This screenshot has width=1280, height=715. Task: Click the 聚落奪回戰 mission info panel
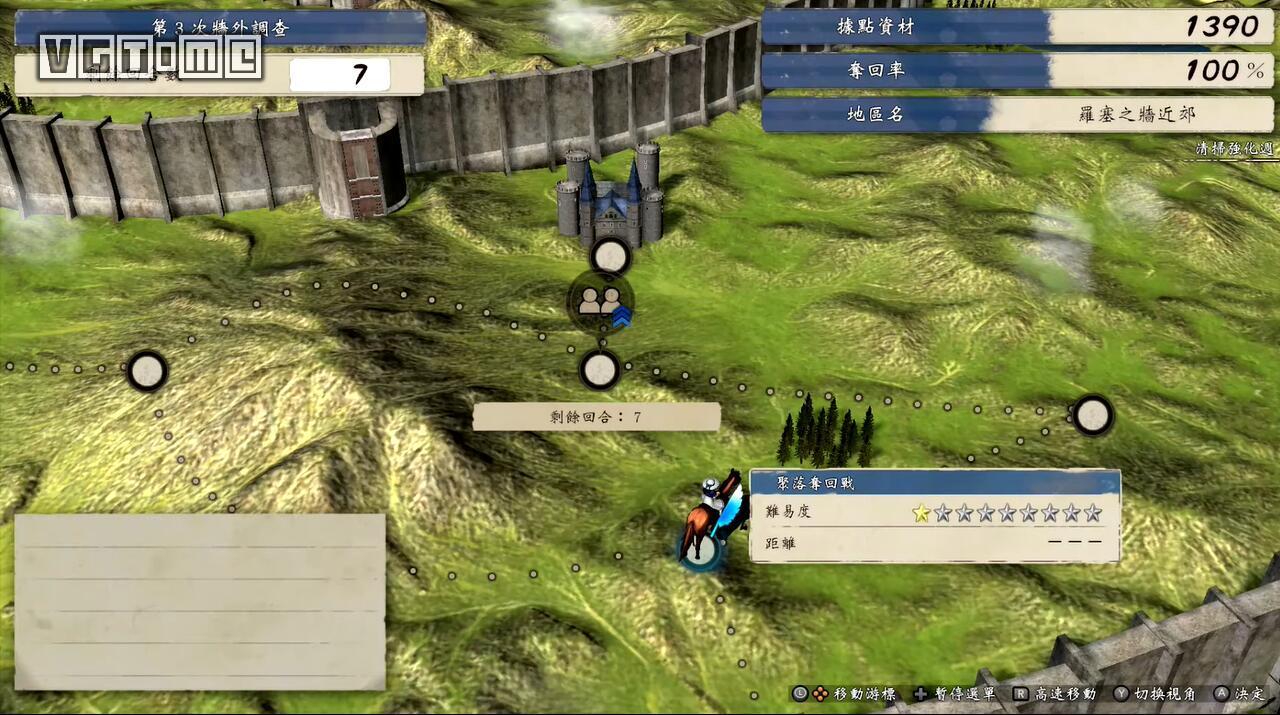(x=934, y=516)
